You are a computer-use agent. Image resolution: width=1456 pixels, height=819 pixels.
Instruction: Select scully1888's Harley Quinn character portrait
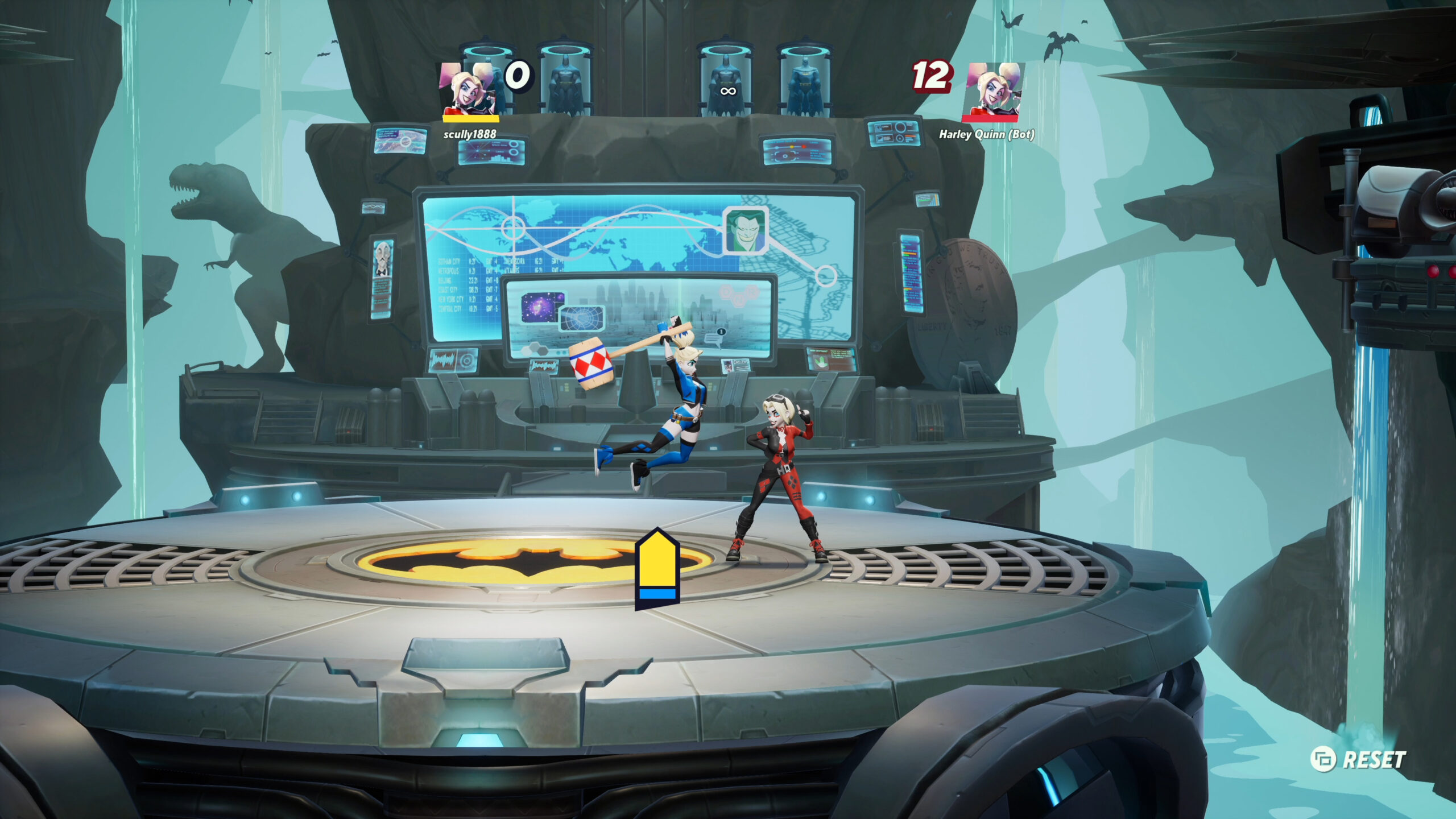click(466, 88)
